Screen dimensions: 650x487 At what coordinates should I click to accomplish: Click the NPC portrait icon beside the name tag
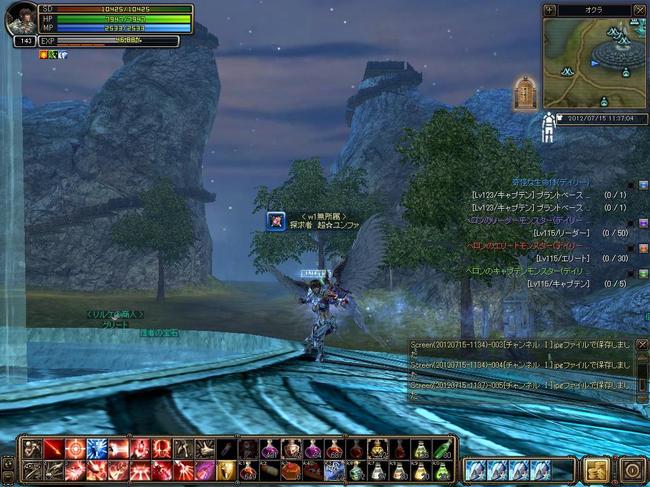tap(275, 222)
